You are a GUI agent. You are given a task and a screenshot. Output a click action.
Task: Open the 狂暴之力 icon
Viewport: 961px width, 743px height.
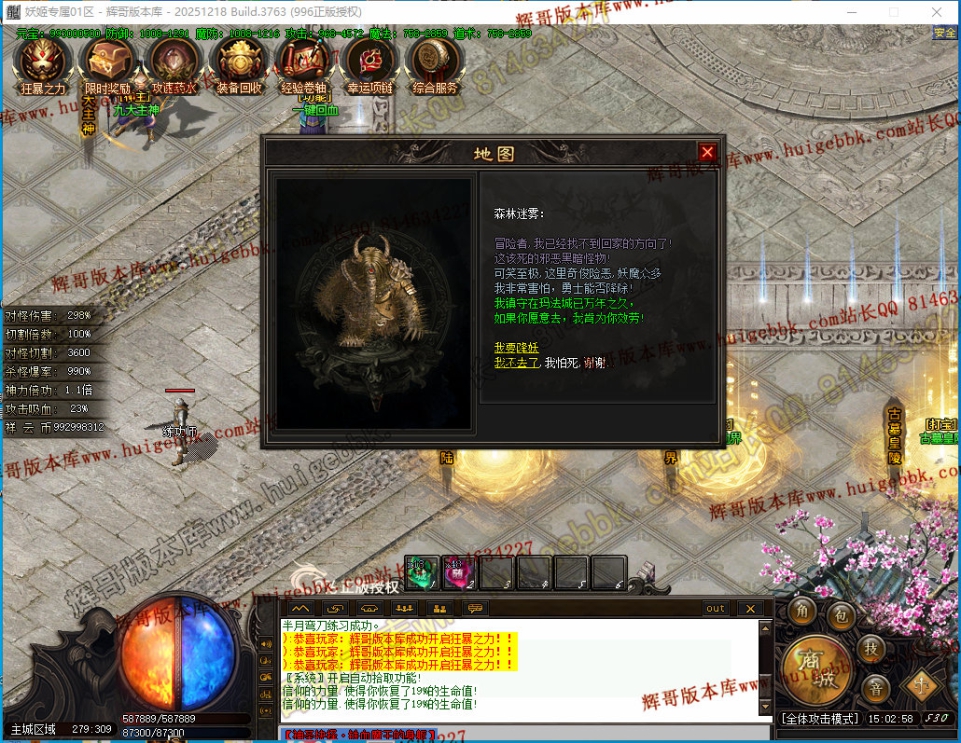click(x=42, y=63)
